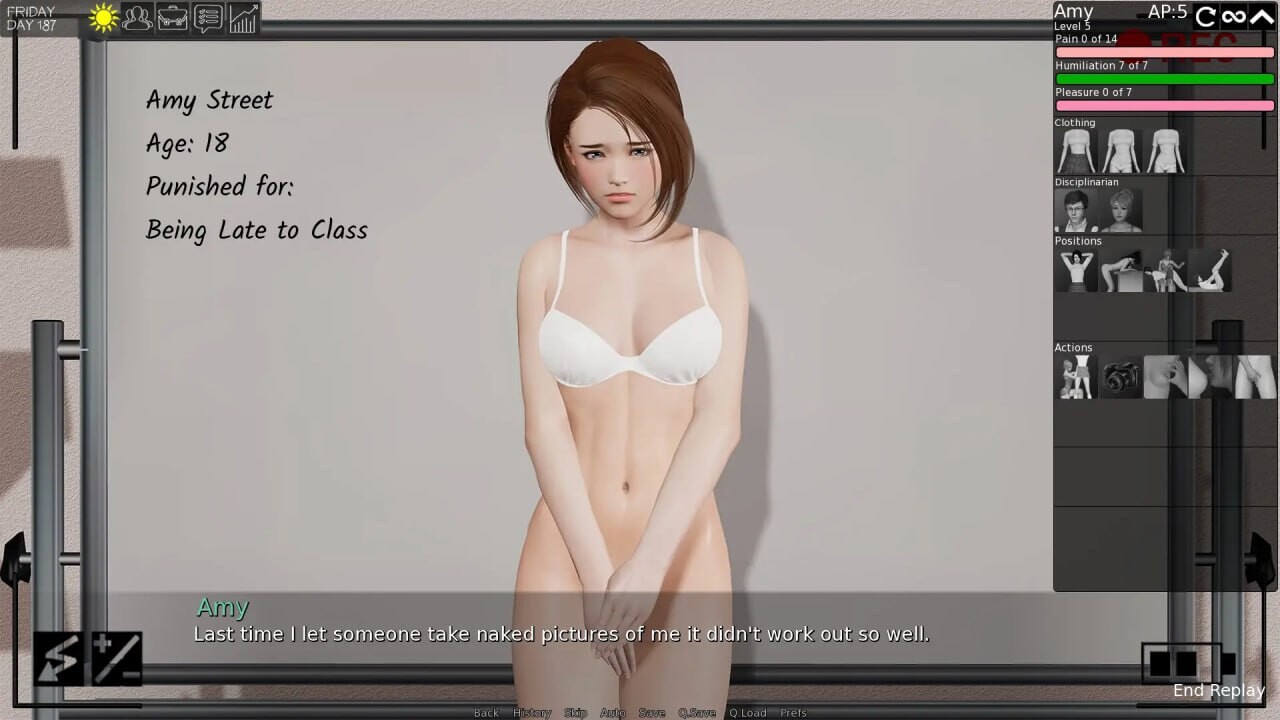Select the first Positions pose icon
Screen dimensions: 1280x720
[x=1075, y=269]
